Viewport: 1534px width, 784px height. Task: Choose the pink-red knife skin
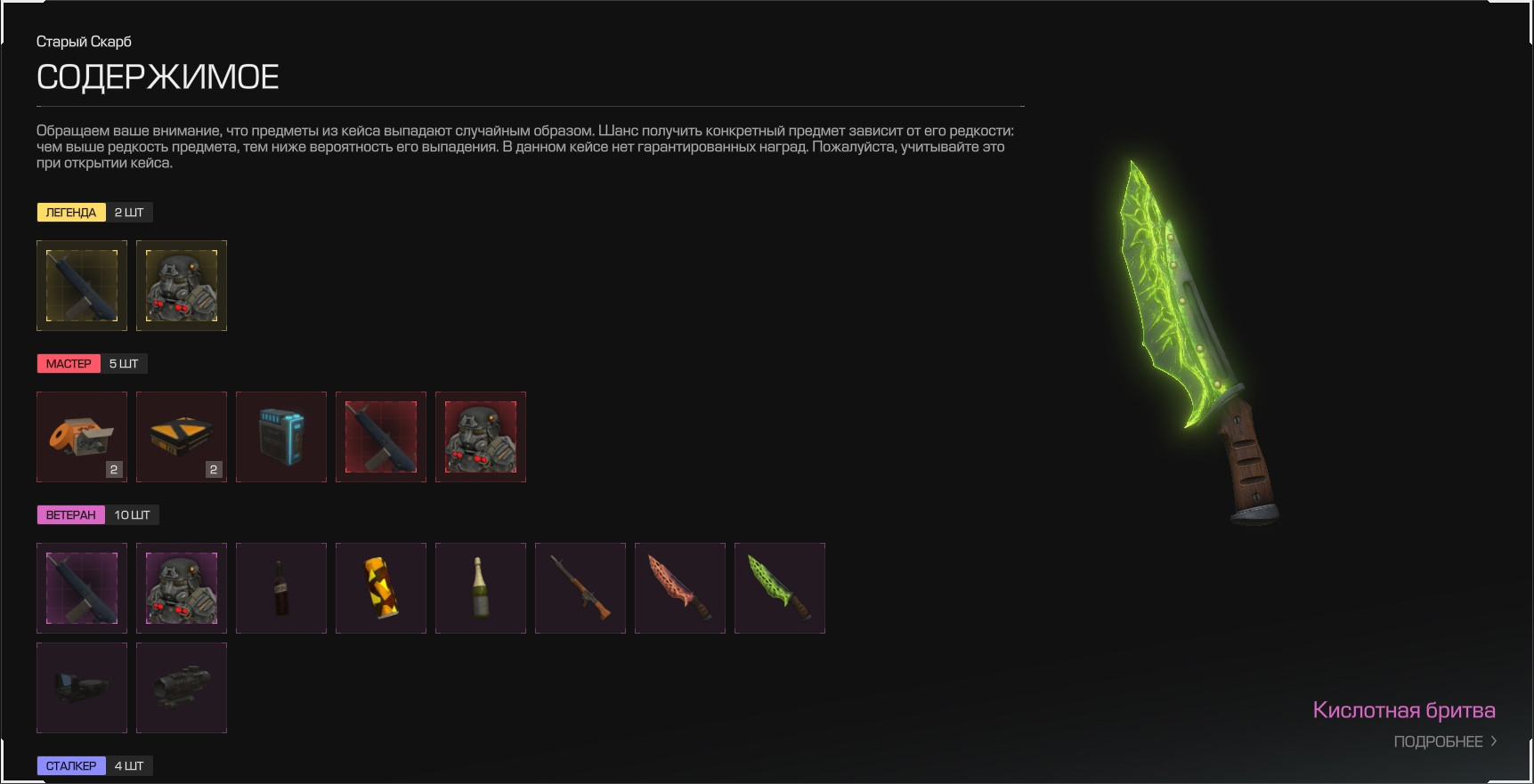(x=680, y=588)
